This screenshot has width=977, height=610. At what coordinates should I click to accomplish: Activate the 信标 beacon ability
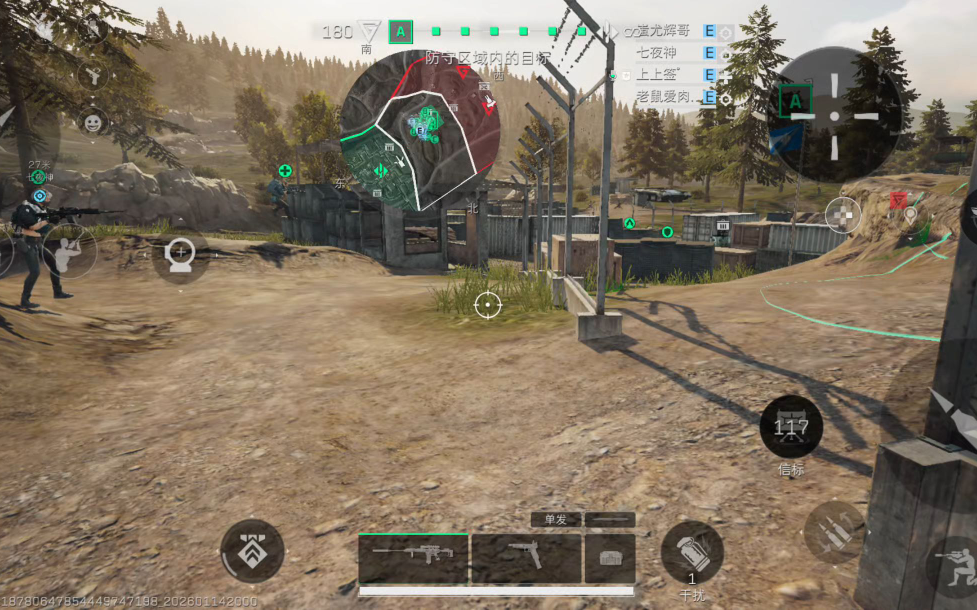coord(791,427)
